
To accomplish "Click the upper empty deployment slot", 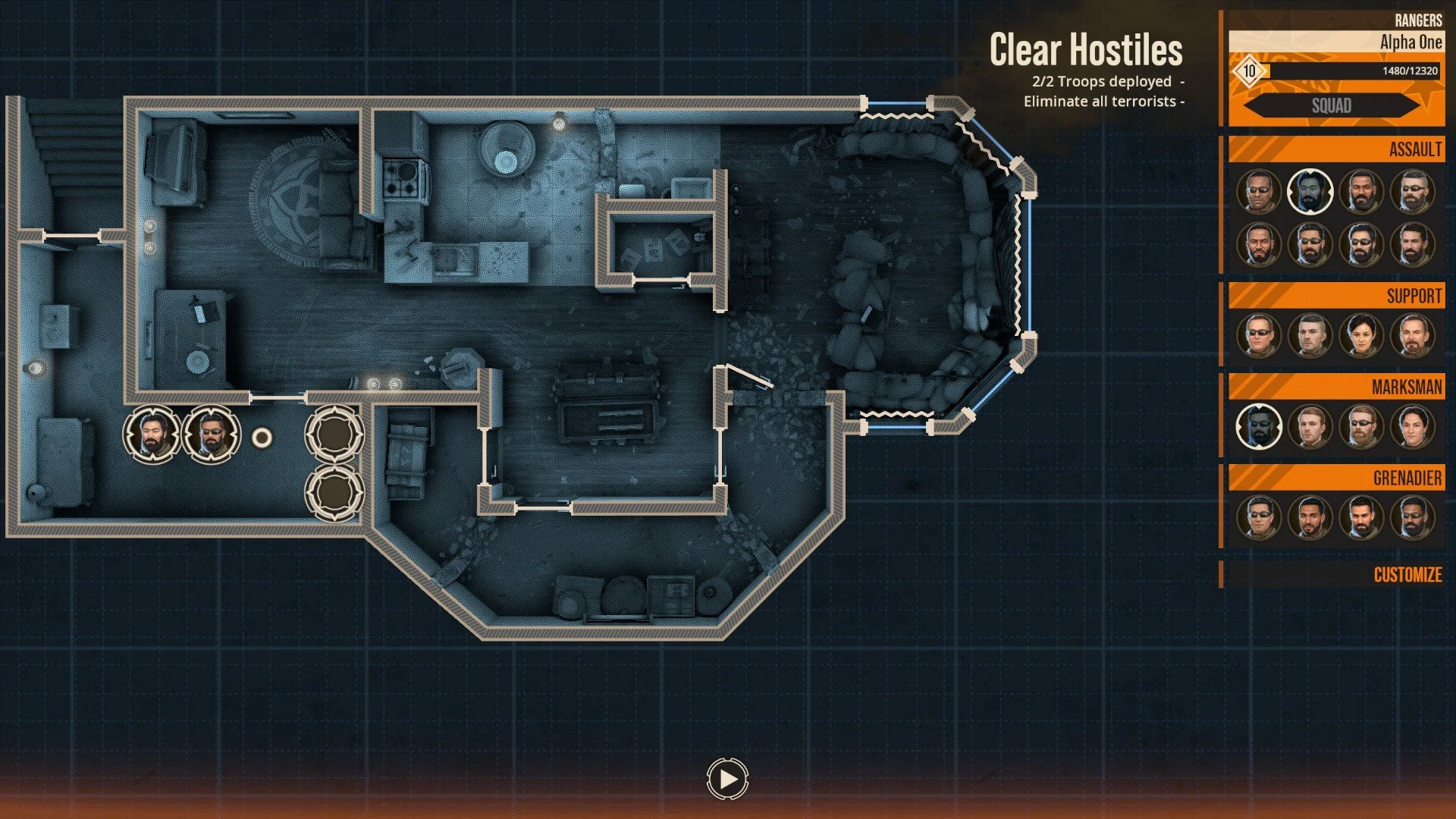I will click(x=334, y=434).
